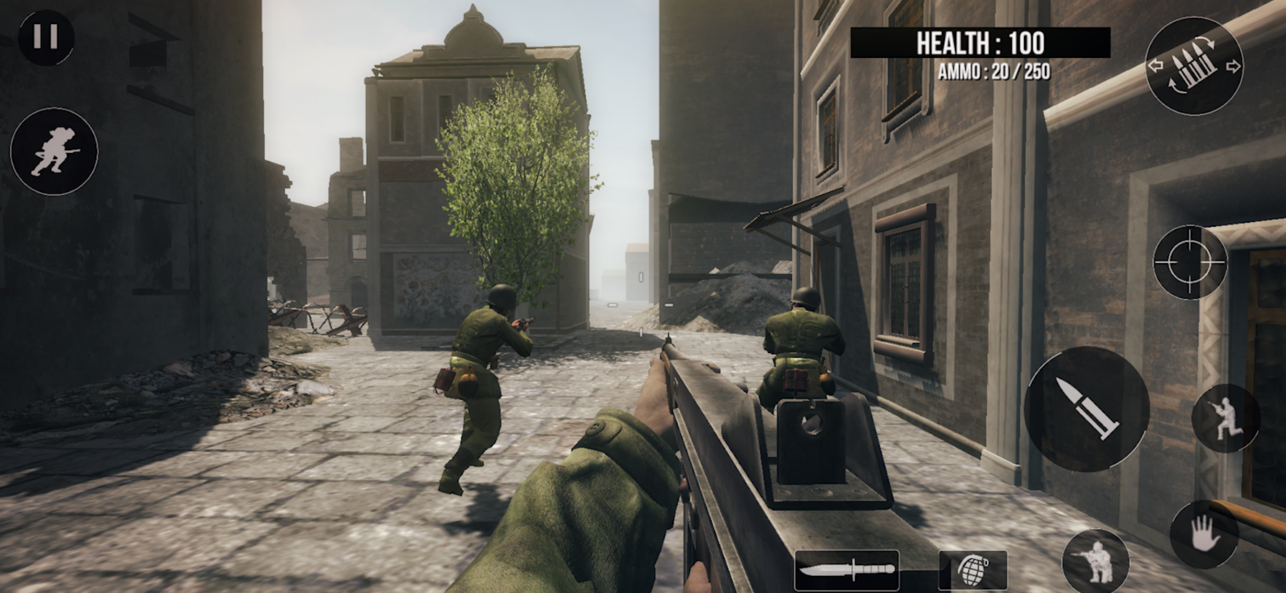
Task: Fire the weapon using the bullet button
Action: [1087, 409]
